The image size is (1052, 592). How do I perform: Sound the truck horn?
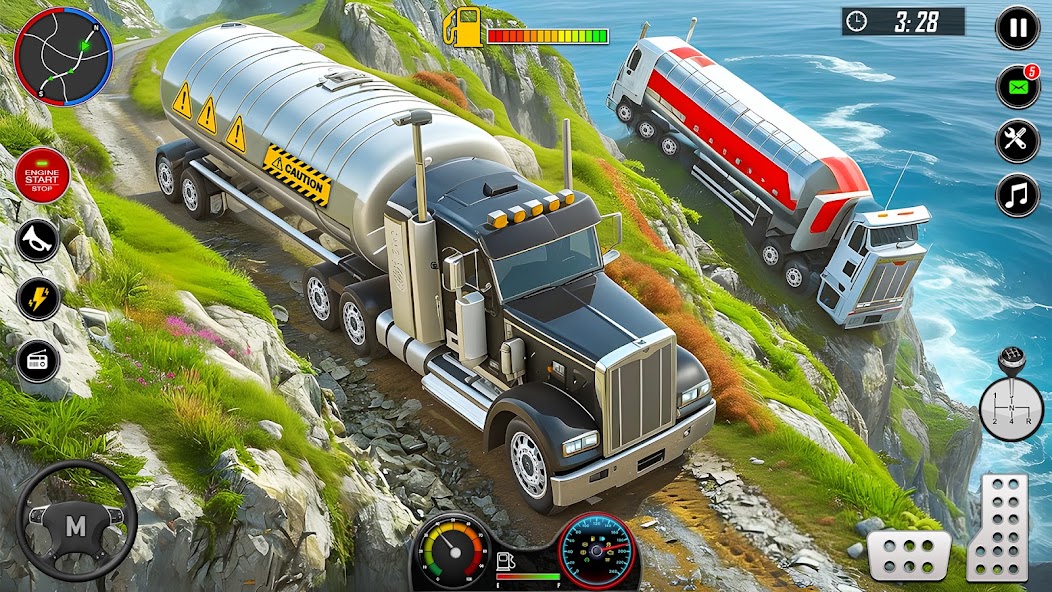37,241
